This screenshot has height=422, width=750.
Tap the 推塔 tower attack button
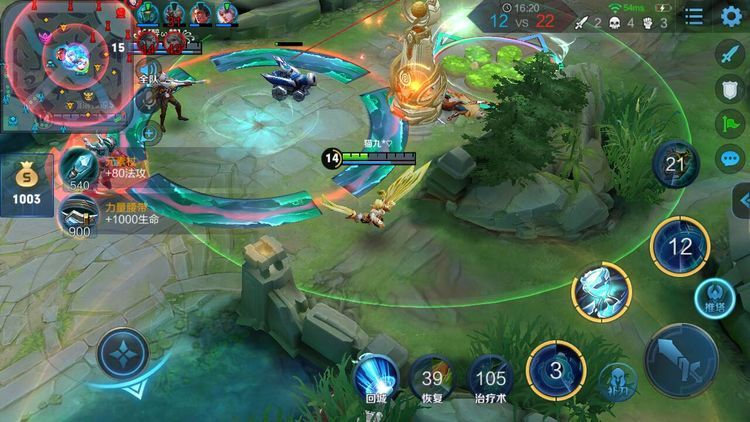pos(716,298)
